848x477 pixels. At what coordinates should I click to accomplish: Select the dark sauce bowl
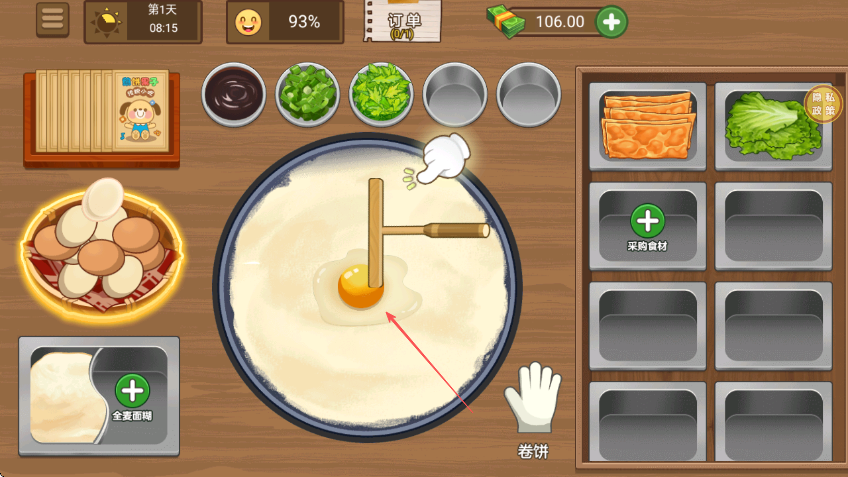(234, 95)
